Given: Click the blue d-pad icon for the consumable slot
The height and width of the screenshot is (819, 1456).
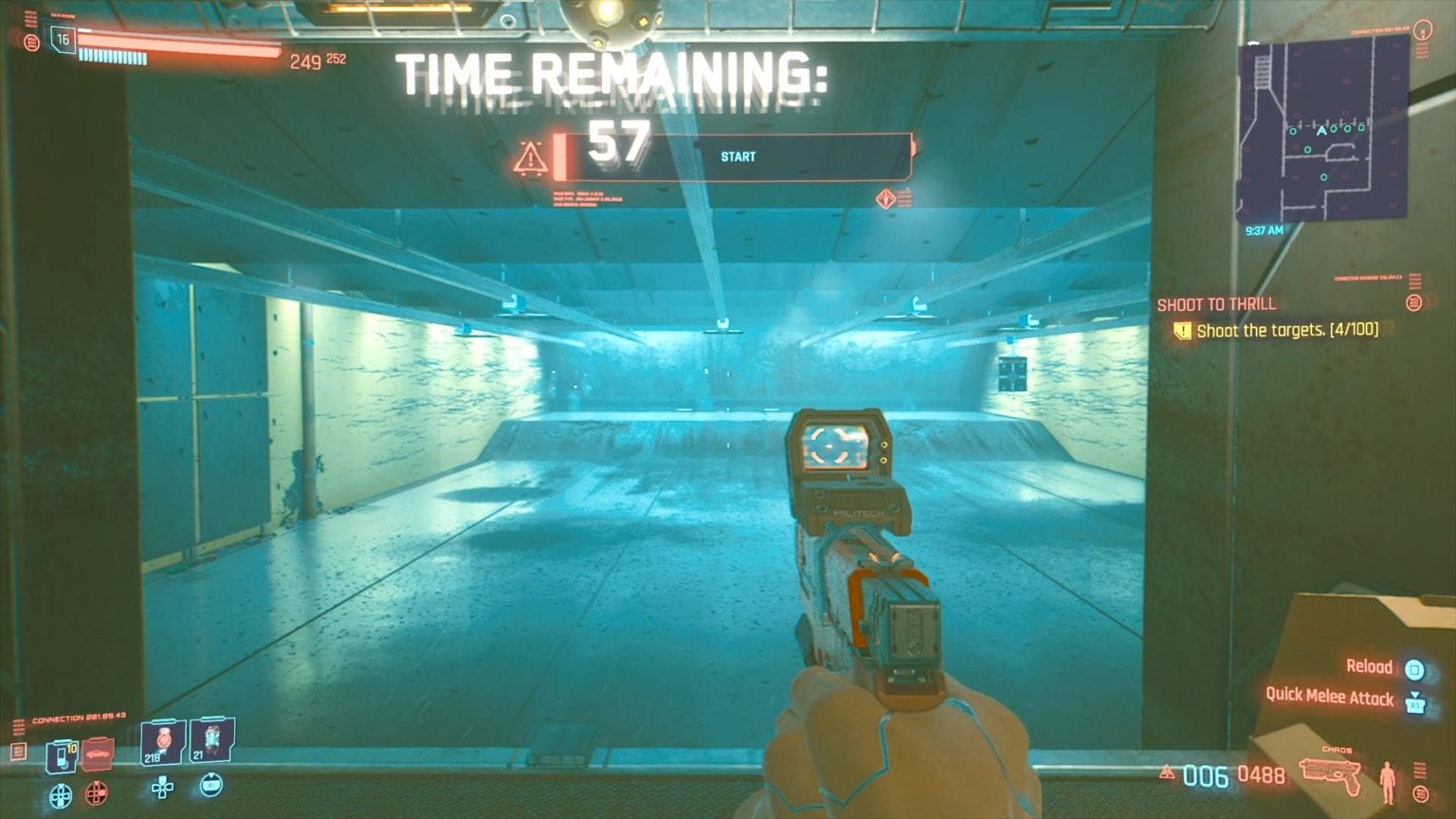Looking at the screenshot, I should click(x=61, y=794).
